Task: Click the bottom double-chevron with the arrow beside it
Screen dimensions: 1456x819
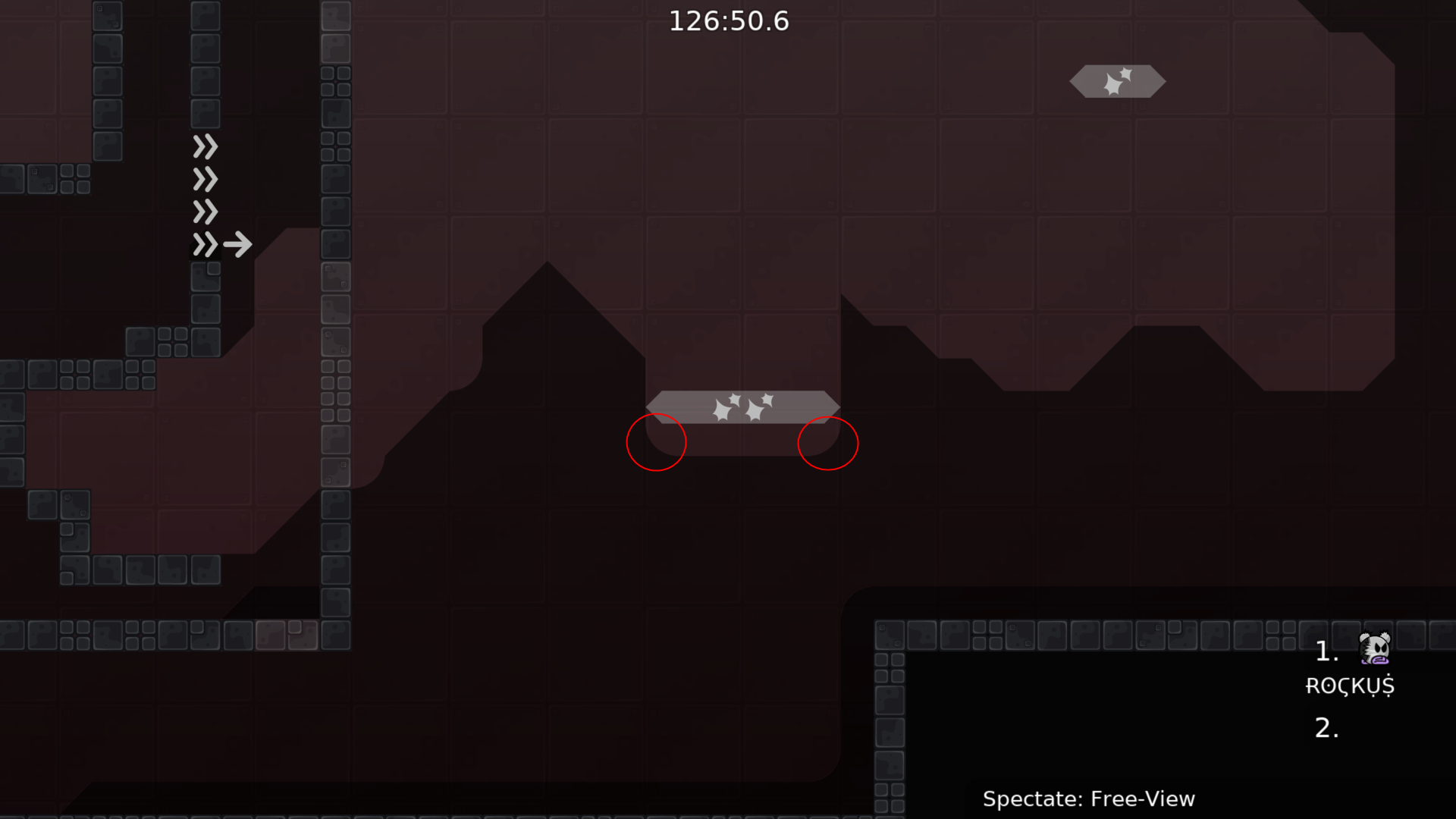Action: click(204, 244)
